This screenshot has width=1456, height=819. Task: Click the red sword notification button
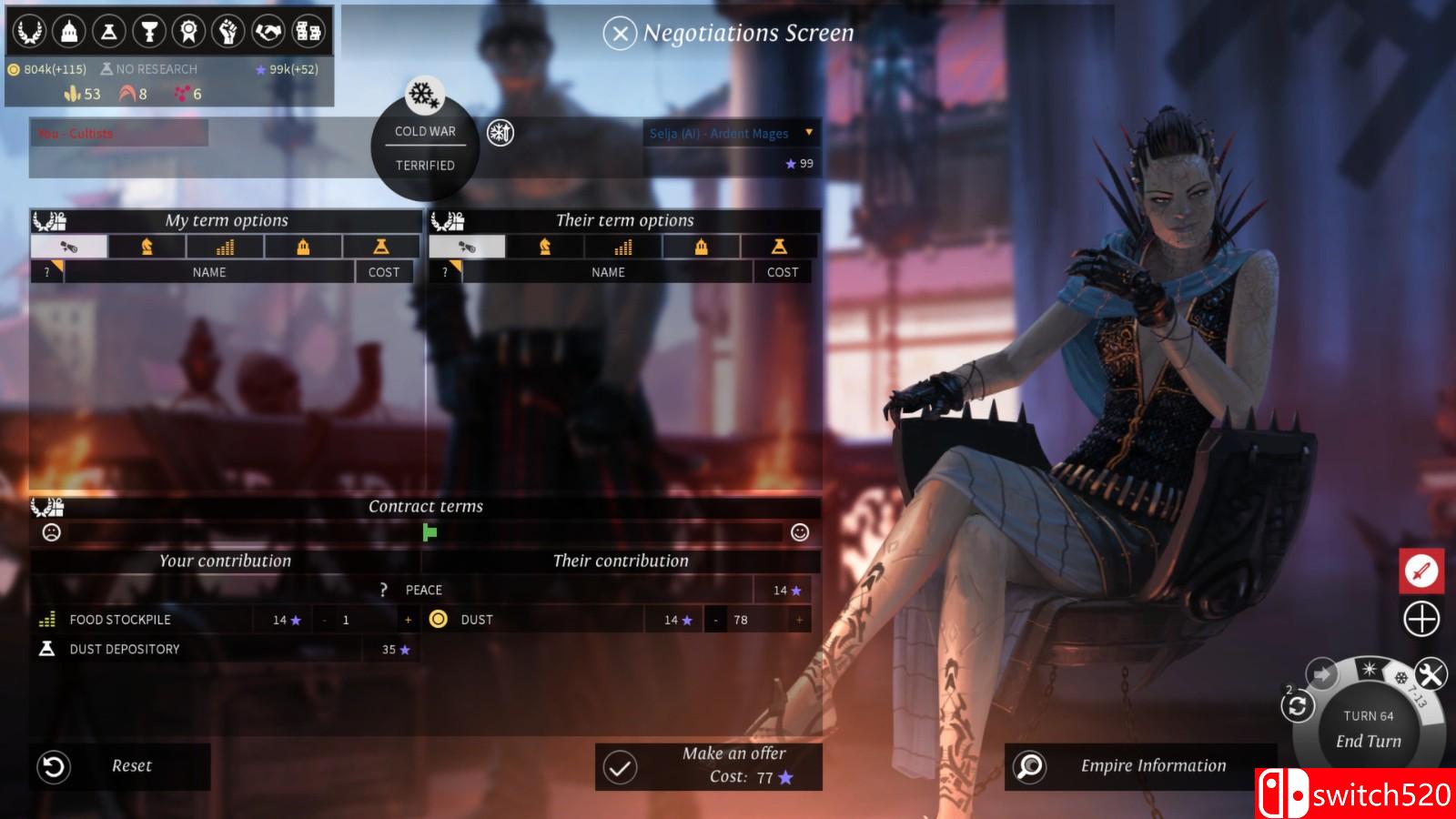pos(1421,571)
